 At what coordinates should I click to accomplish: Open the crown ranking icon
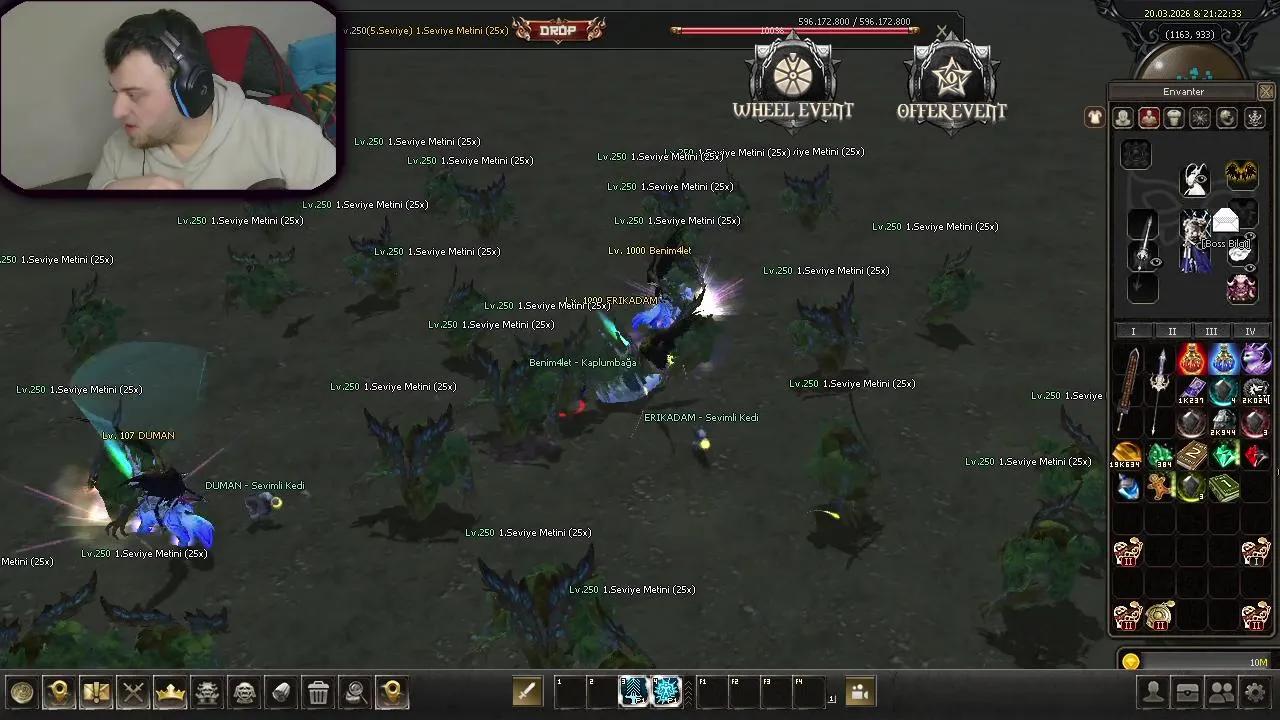(x=170, y=692)
